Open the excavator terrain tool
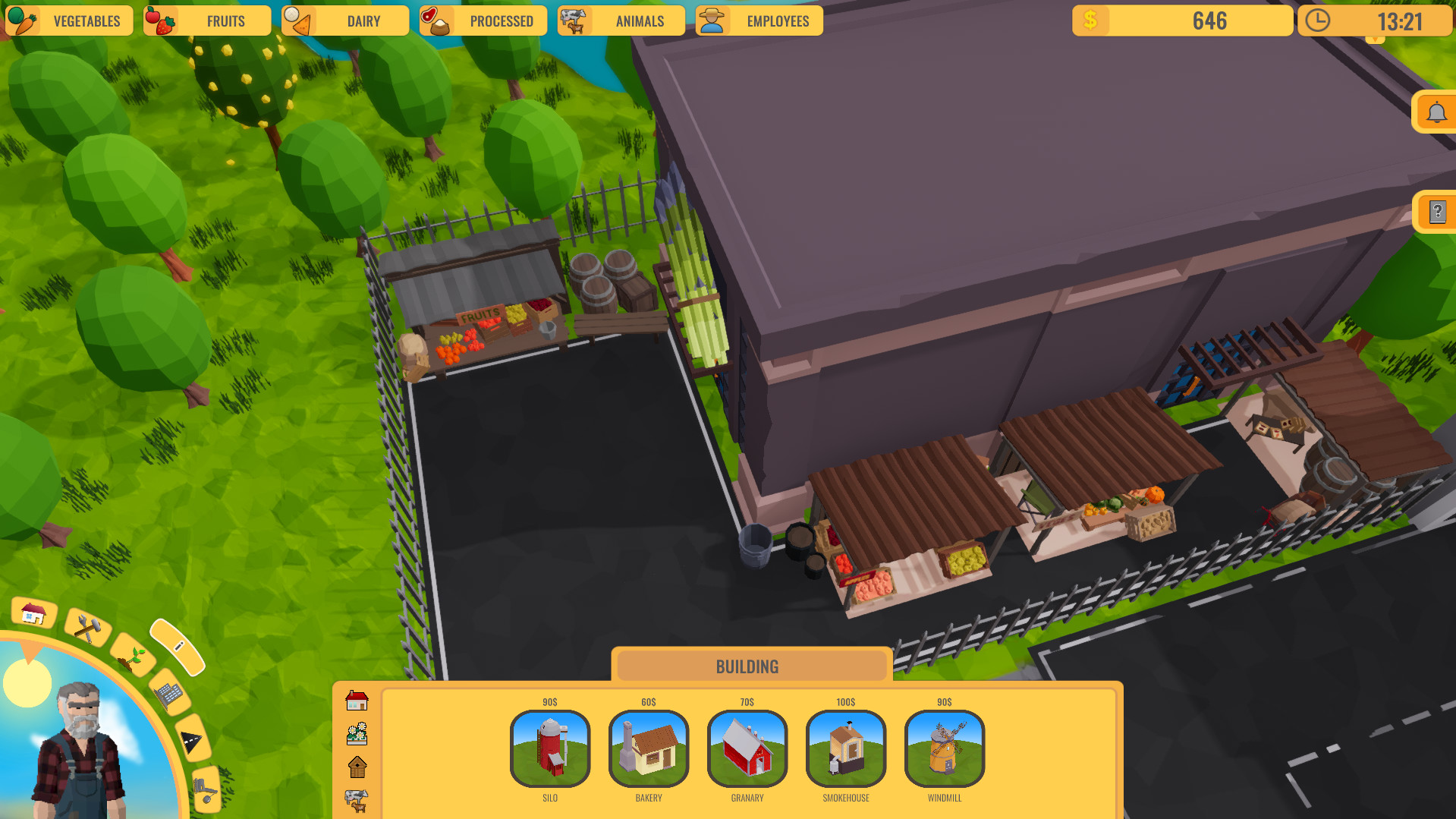Viewport: 1456px width, 819px height. (205, 789)
